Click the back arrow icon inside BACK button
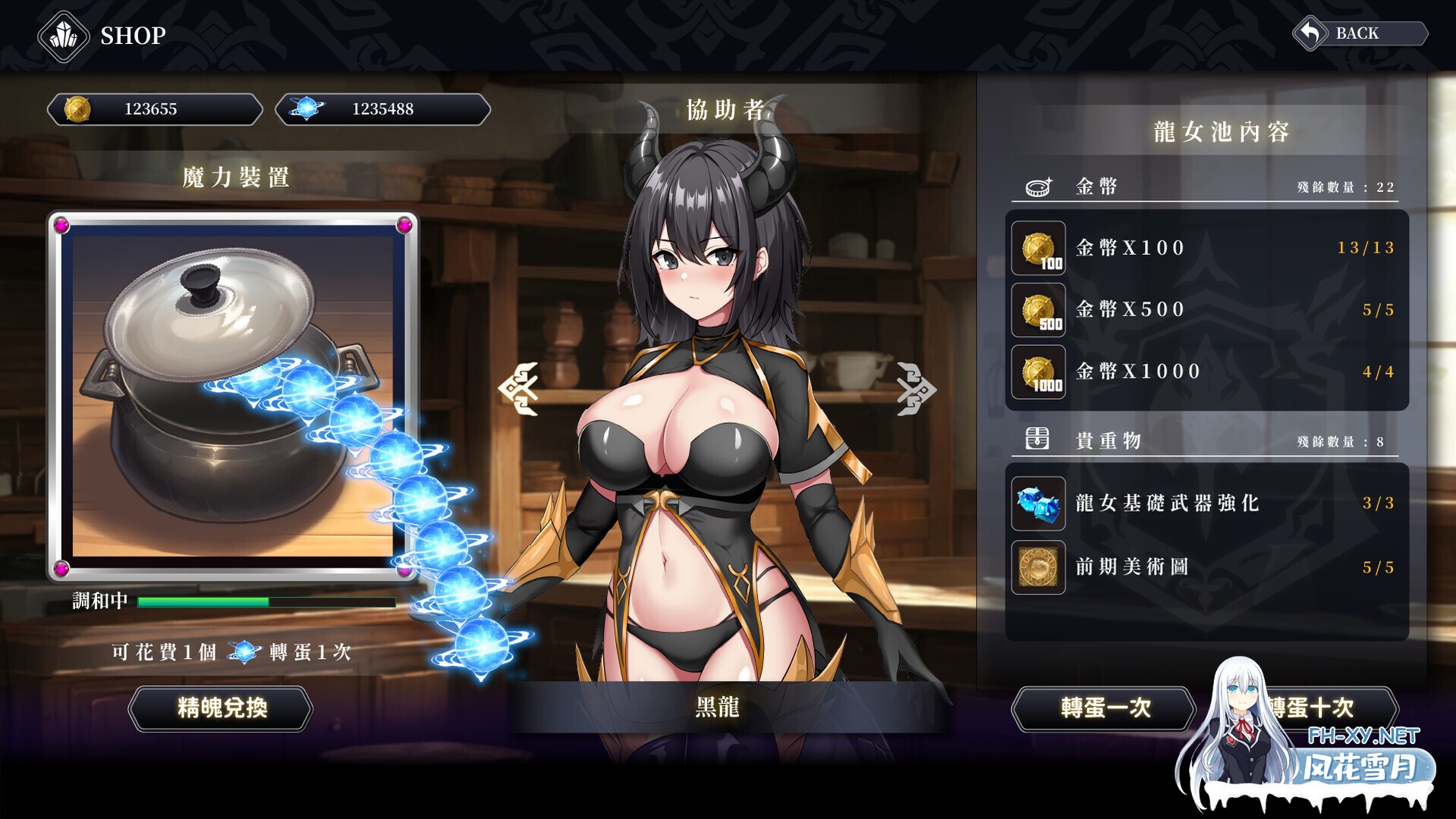The height and width of the screenshot is (819, 1456). pos(1311,32)
